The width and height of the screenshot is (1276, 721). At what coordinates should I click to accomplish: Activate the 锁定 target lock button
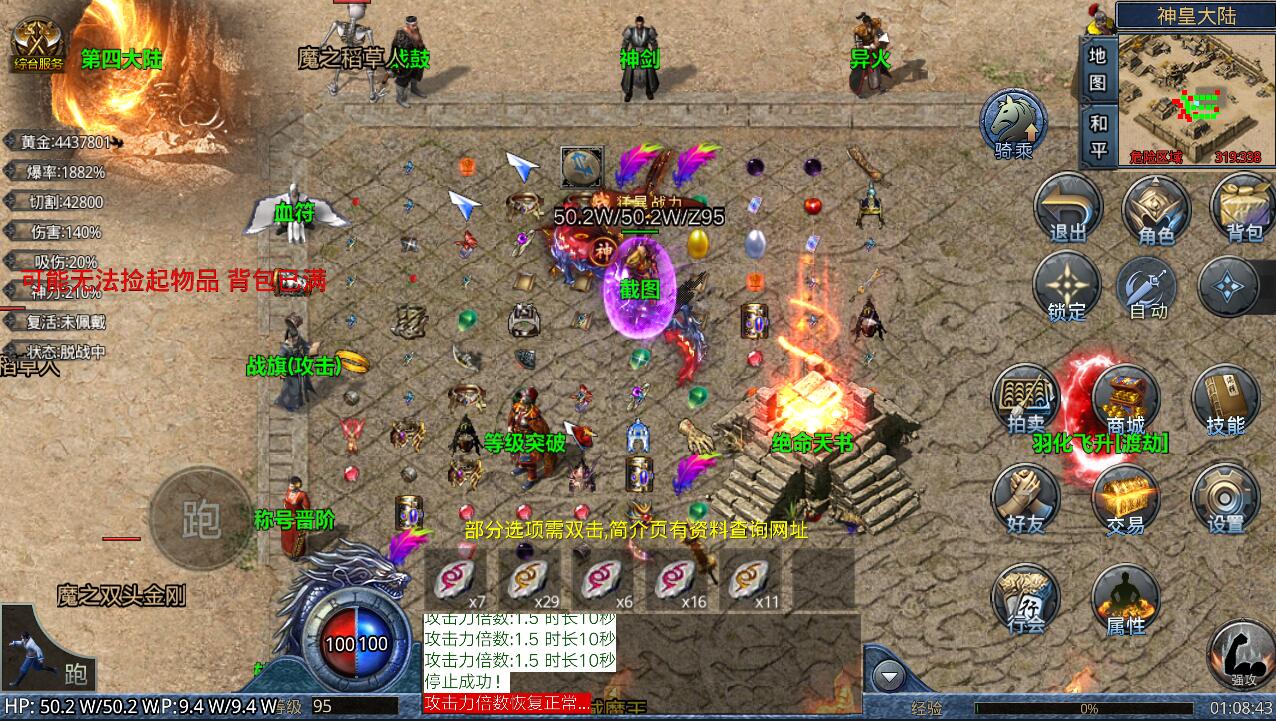[1066, 288]
